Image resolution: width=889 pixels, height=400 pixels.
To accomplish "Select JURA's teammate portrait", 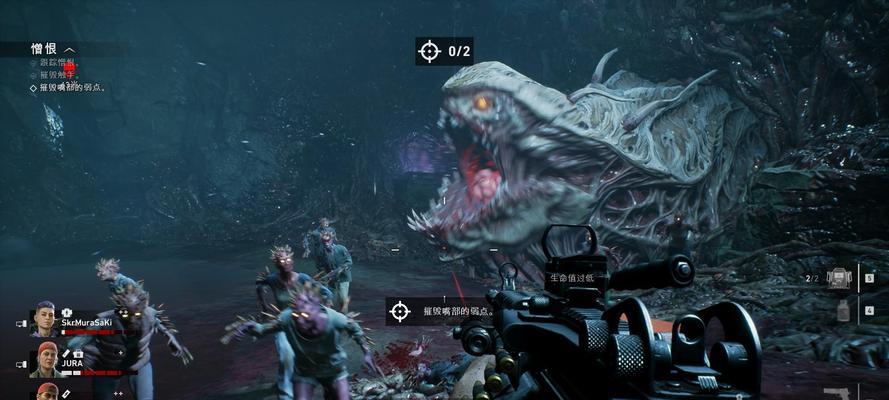I will pos(46,358).
